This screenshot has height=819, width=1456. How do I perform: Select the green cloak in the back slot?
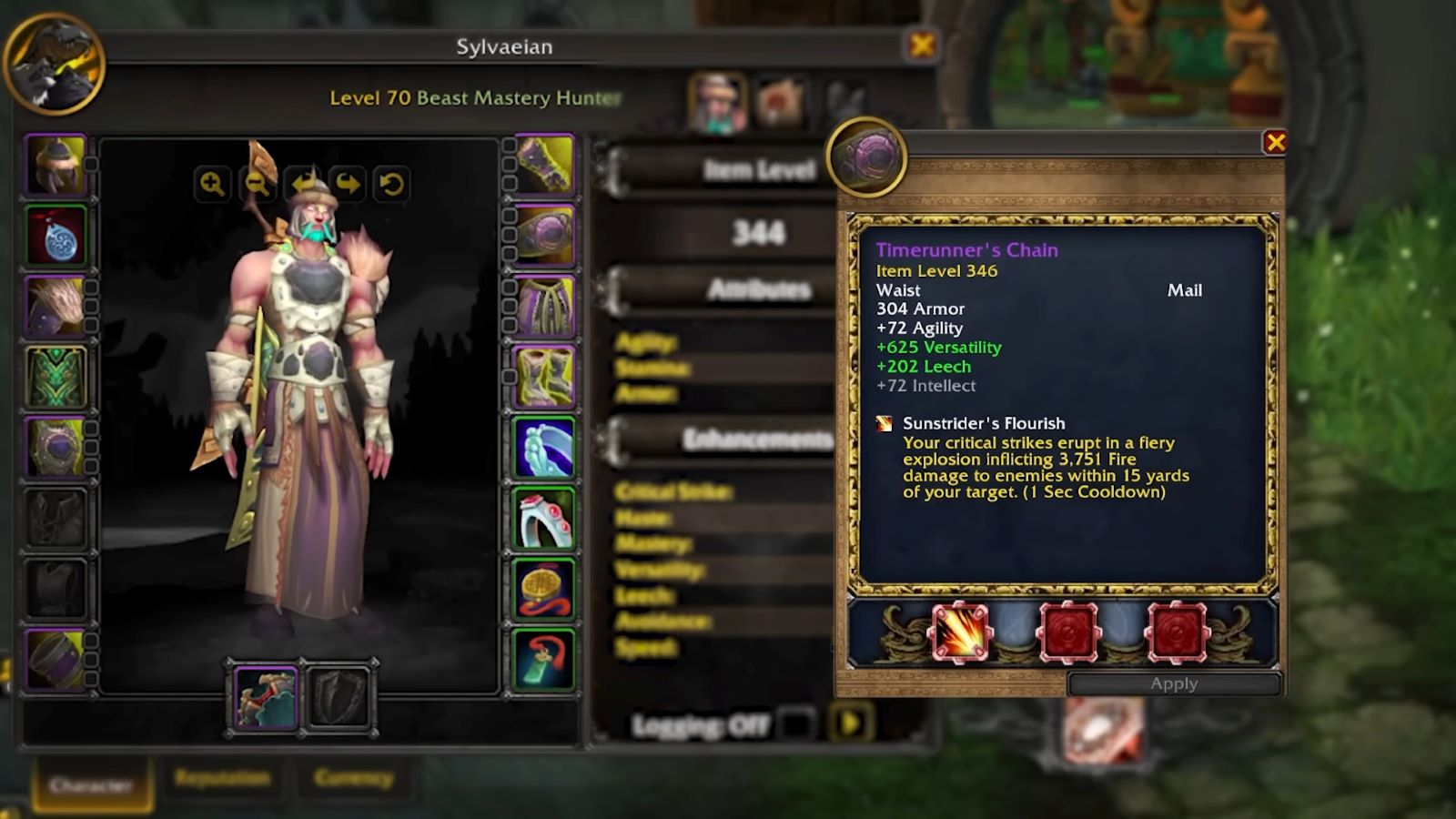(56, 378)
